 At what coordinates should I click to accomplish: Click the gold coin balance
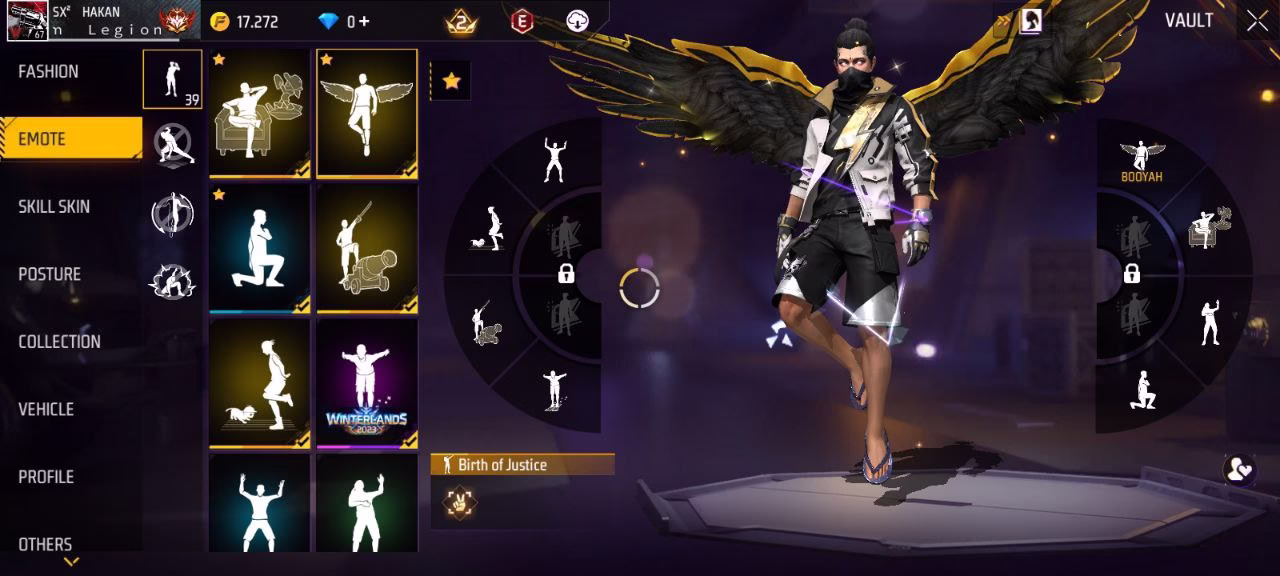(x=246, y=22)
